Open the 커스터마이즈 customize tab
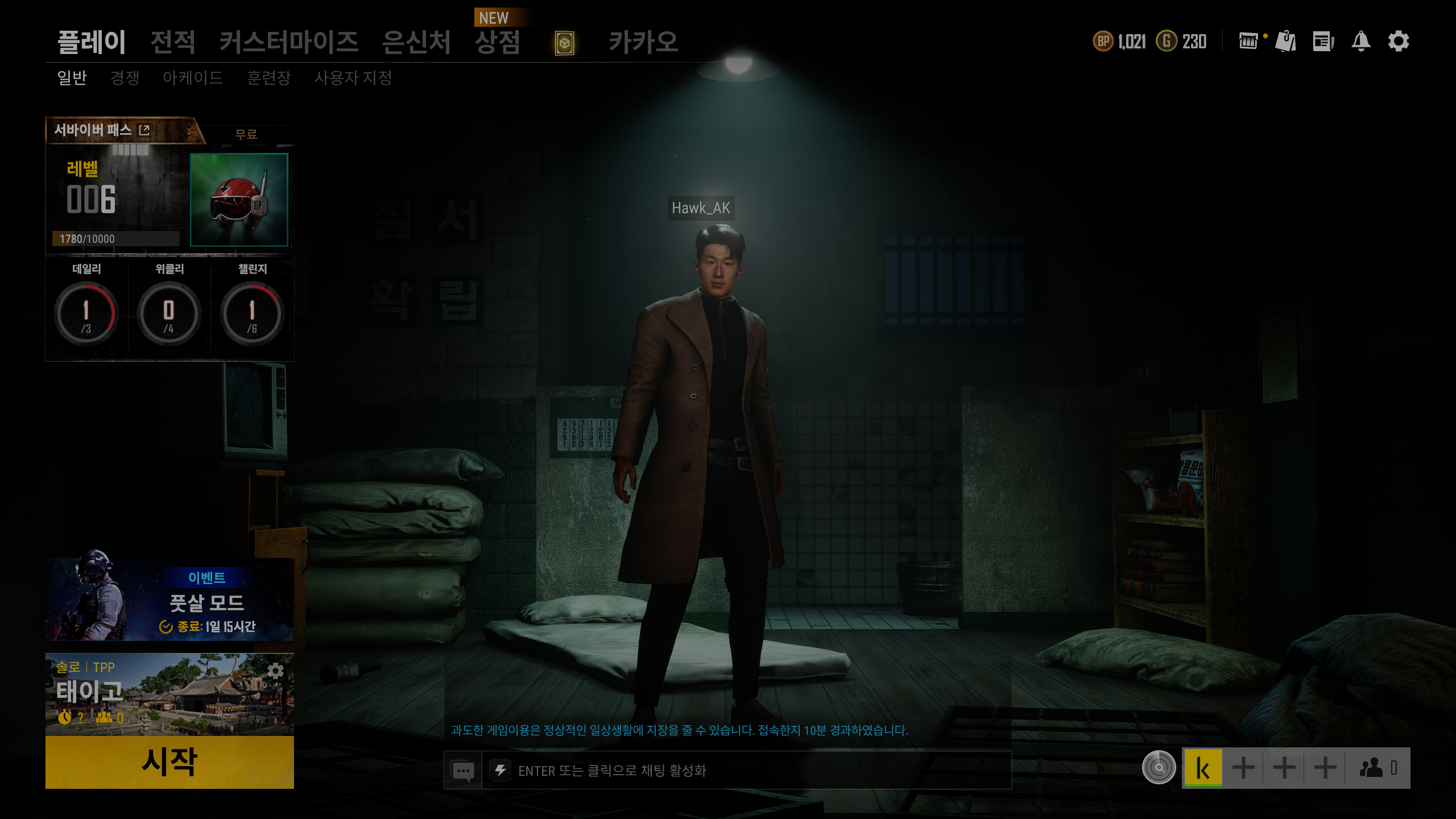The image size is (1456, 819). tap(289, 42)
